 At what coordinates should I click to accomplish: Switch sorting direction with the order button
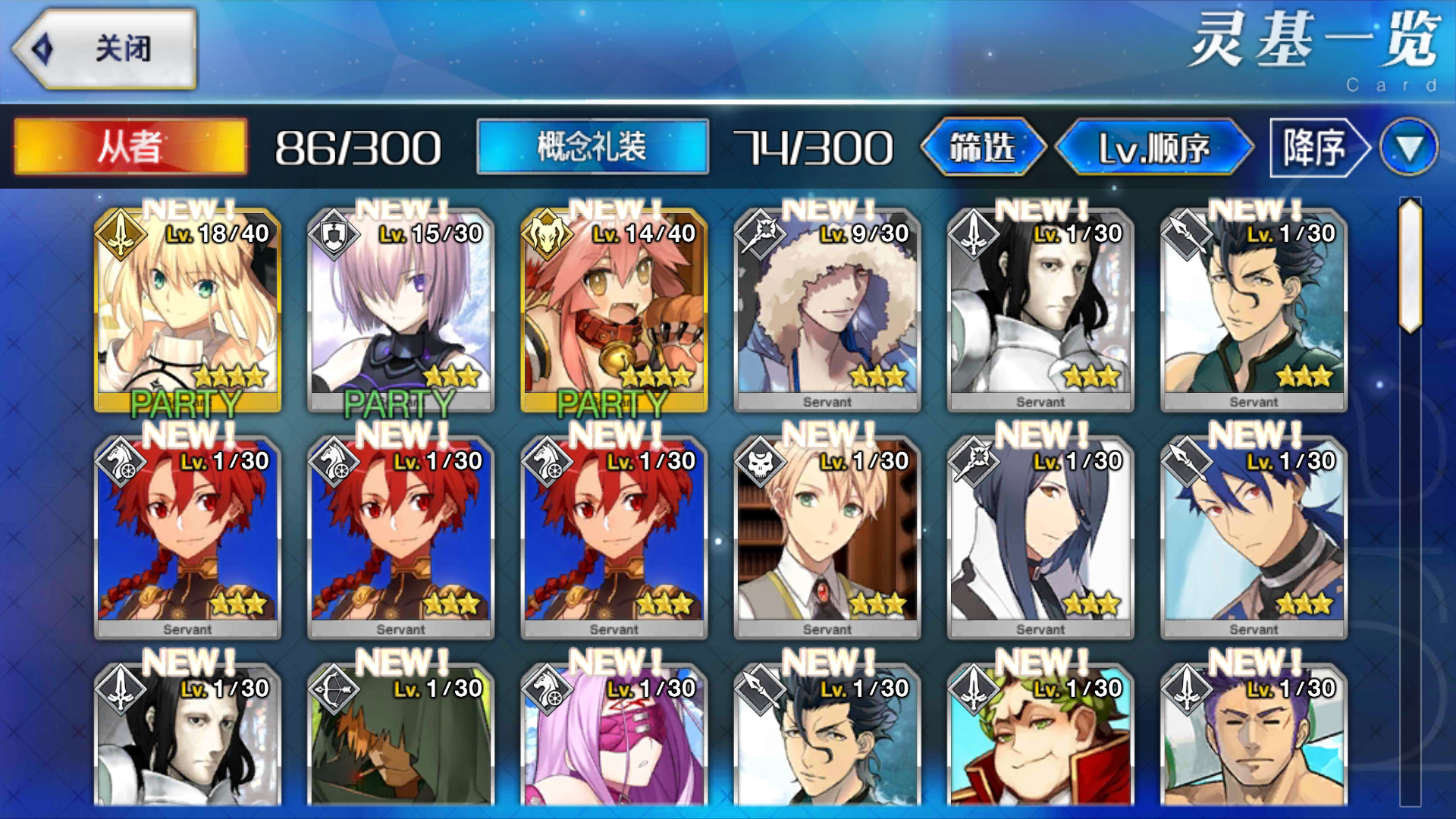tap(1314, 147)
